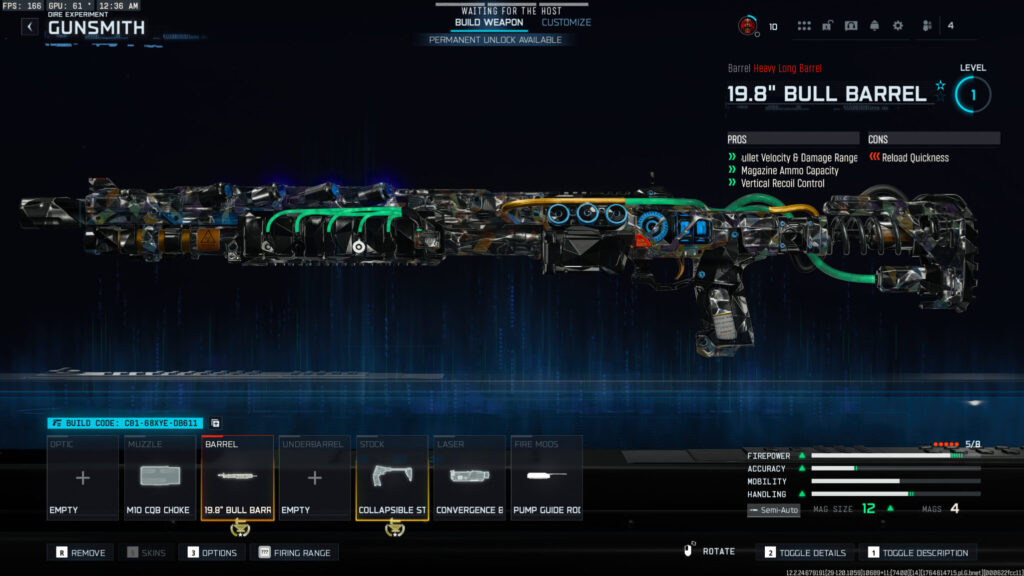Toggle the weapon details panel
The image size is (1024, 576).
coord(806,552)
